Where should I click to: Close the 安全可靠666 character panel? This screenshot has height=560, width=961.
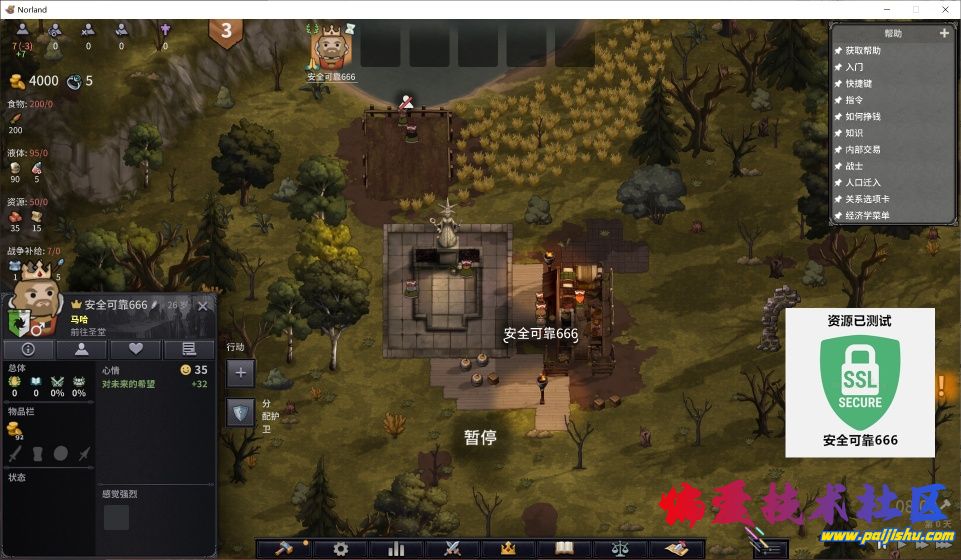point(203,305)
